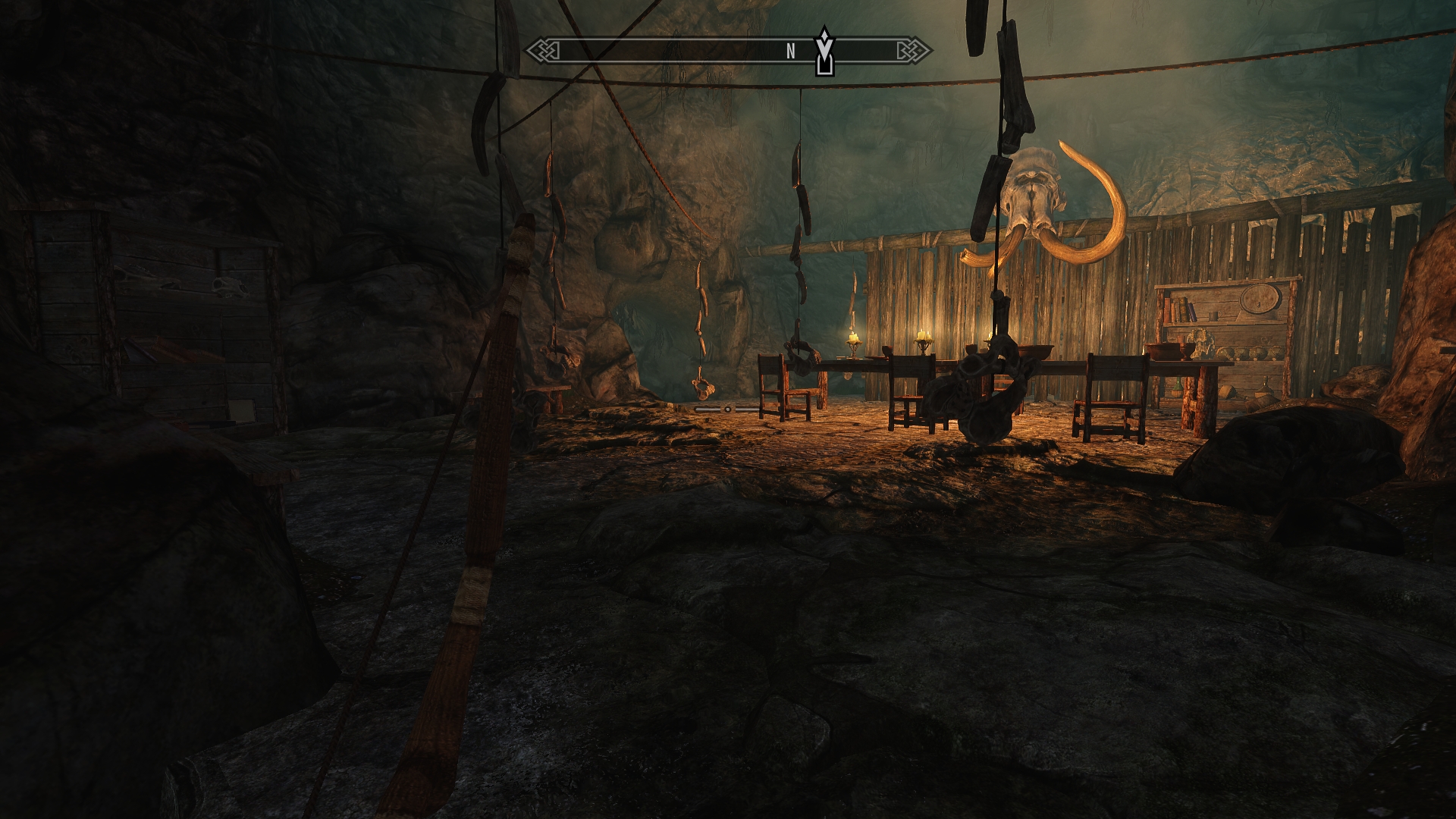Image resolution: width=1456 pixels, height=819 pixels.
Task: Click the quest marker on the compass
Action: click(824, 52)
